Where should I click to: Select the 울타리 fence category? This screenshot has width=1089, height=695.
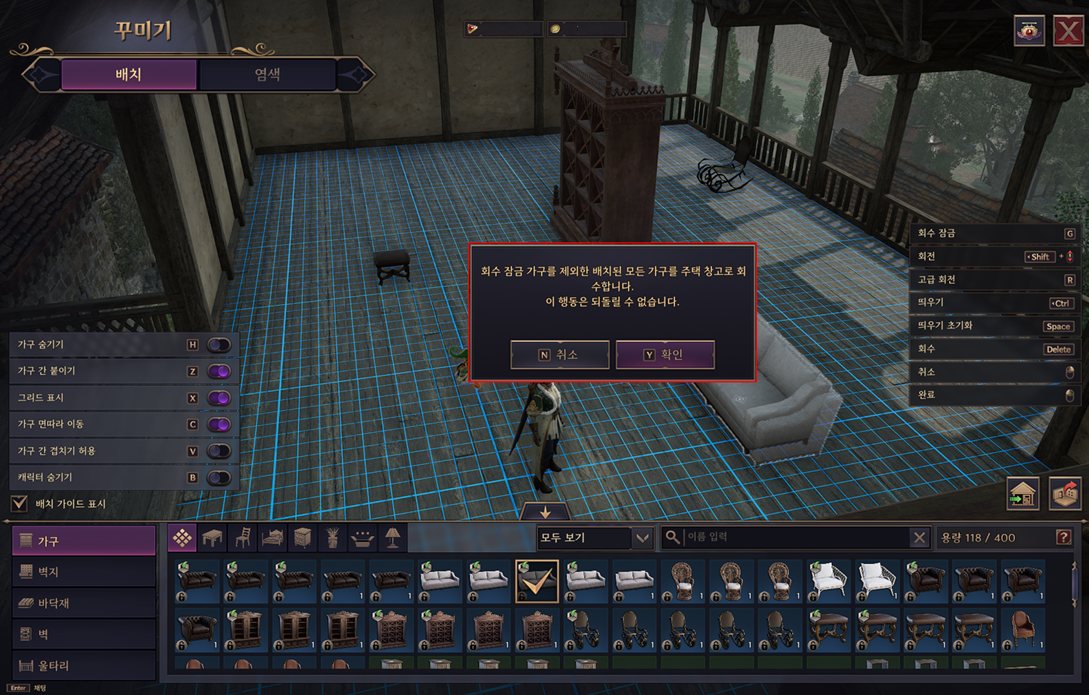click(x=84, y=665)
